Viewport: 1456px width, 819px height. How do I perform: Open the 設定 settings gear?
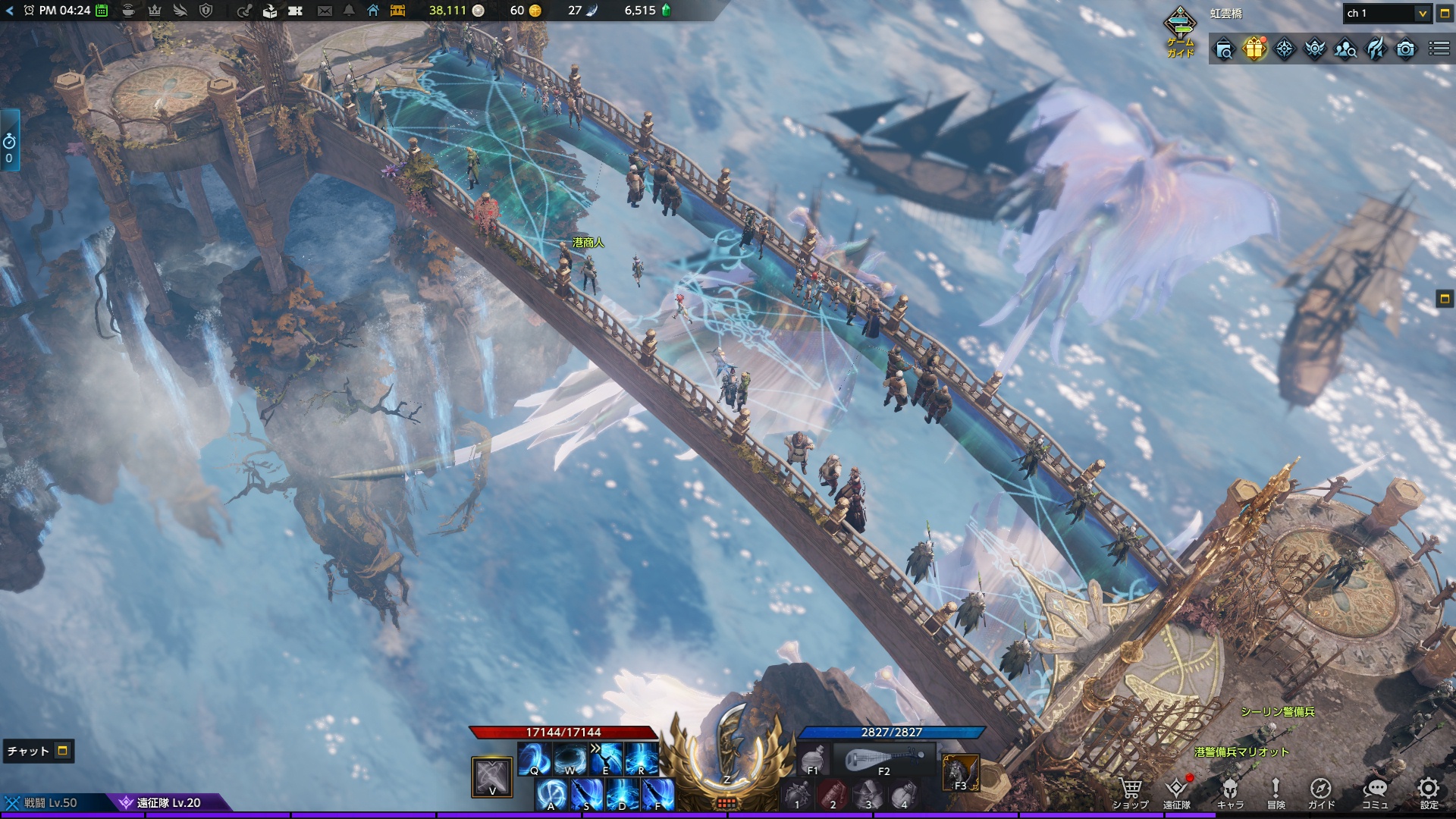(1429, 793)
